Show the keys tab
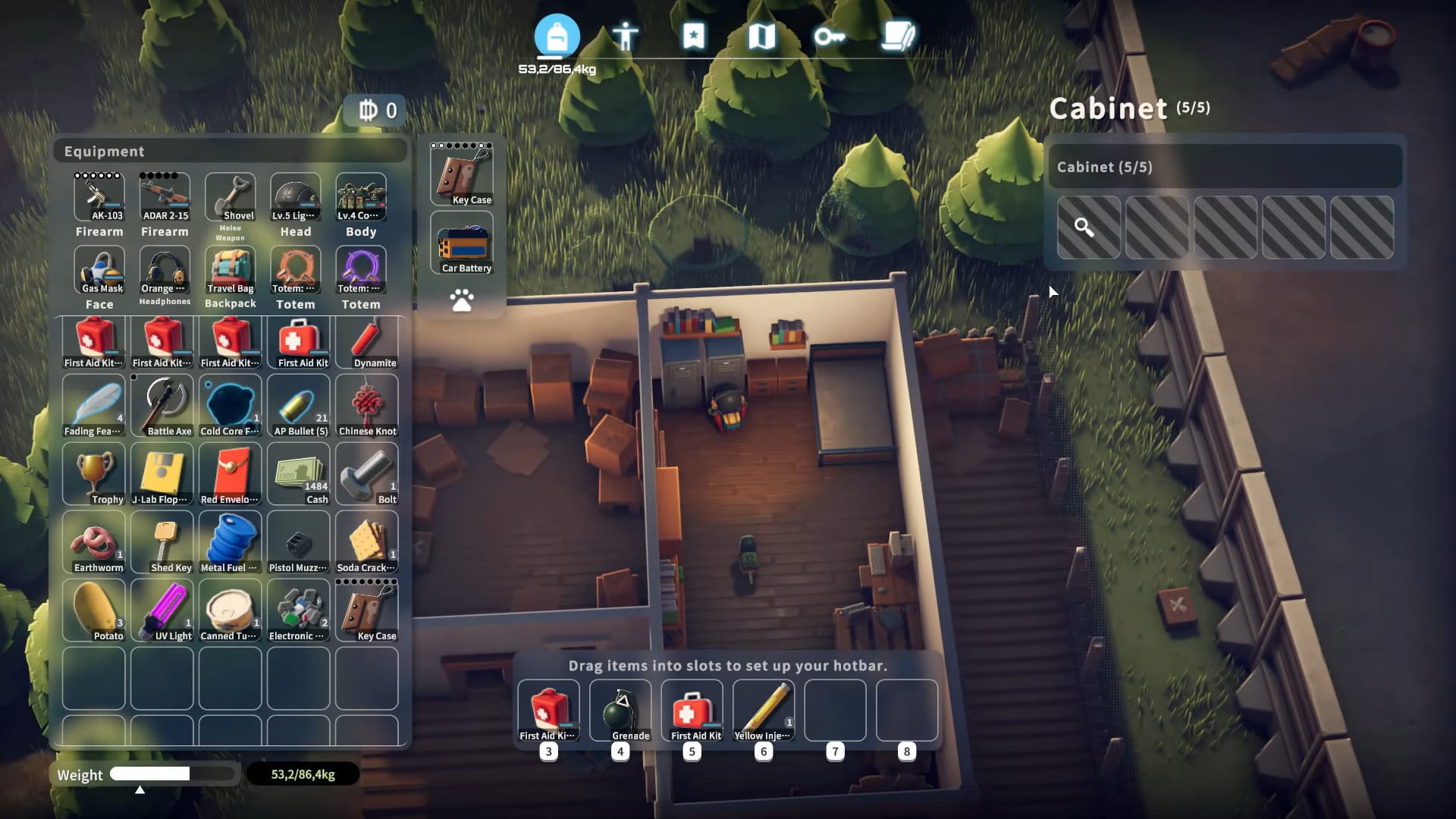 click(830, 36)
